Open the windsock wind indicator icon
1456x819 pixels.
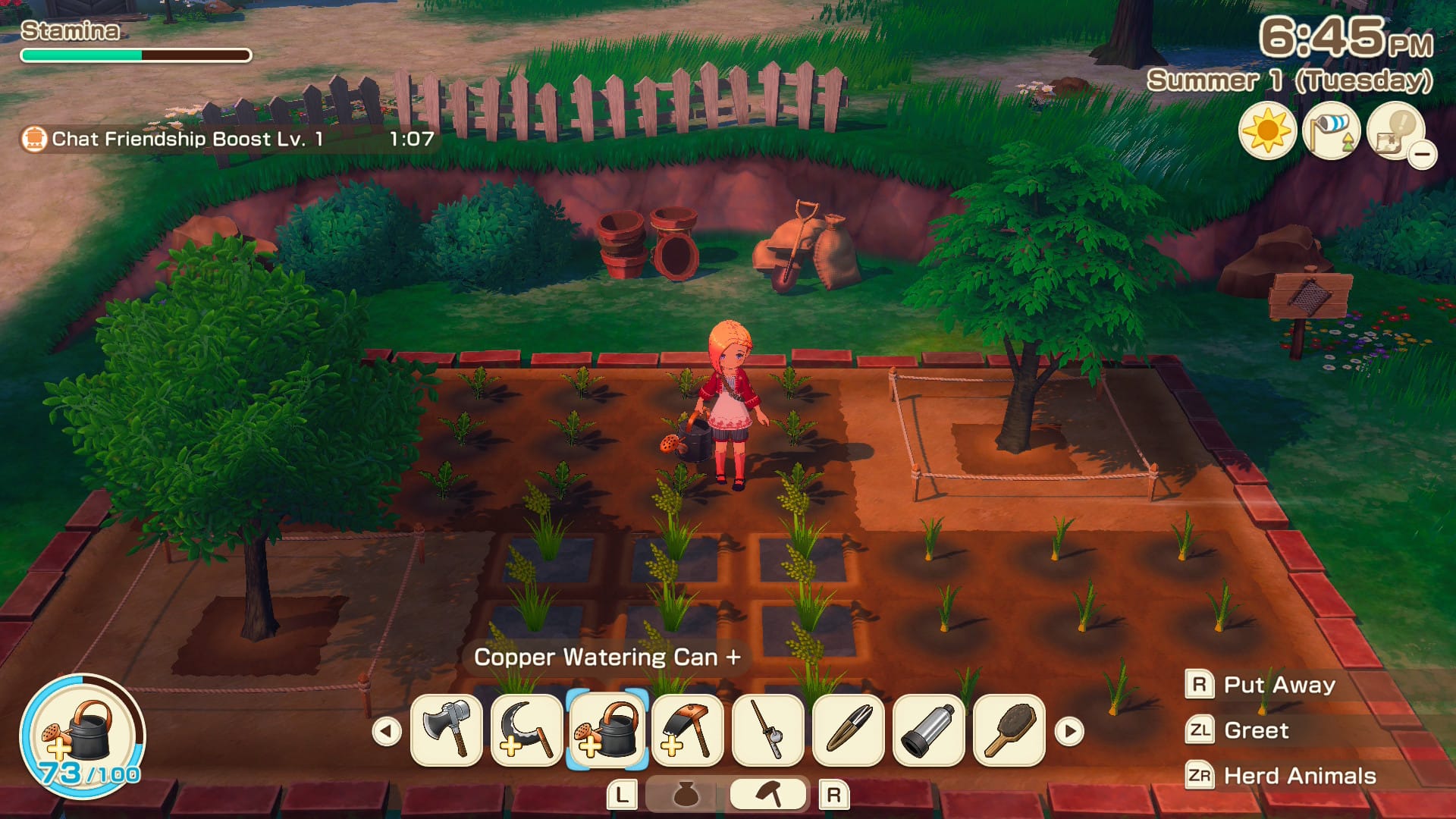click(x=1331, y=131)
